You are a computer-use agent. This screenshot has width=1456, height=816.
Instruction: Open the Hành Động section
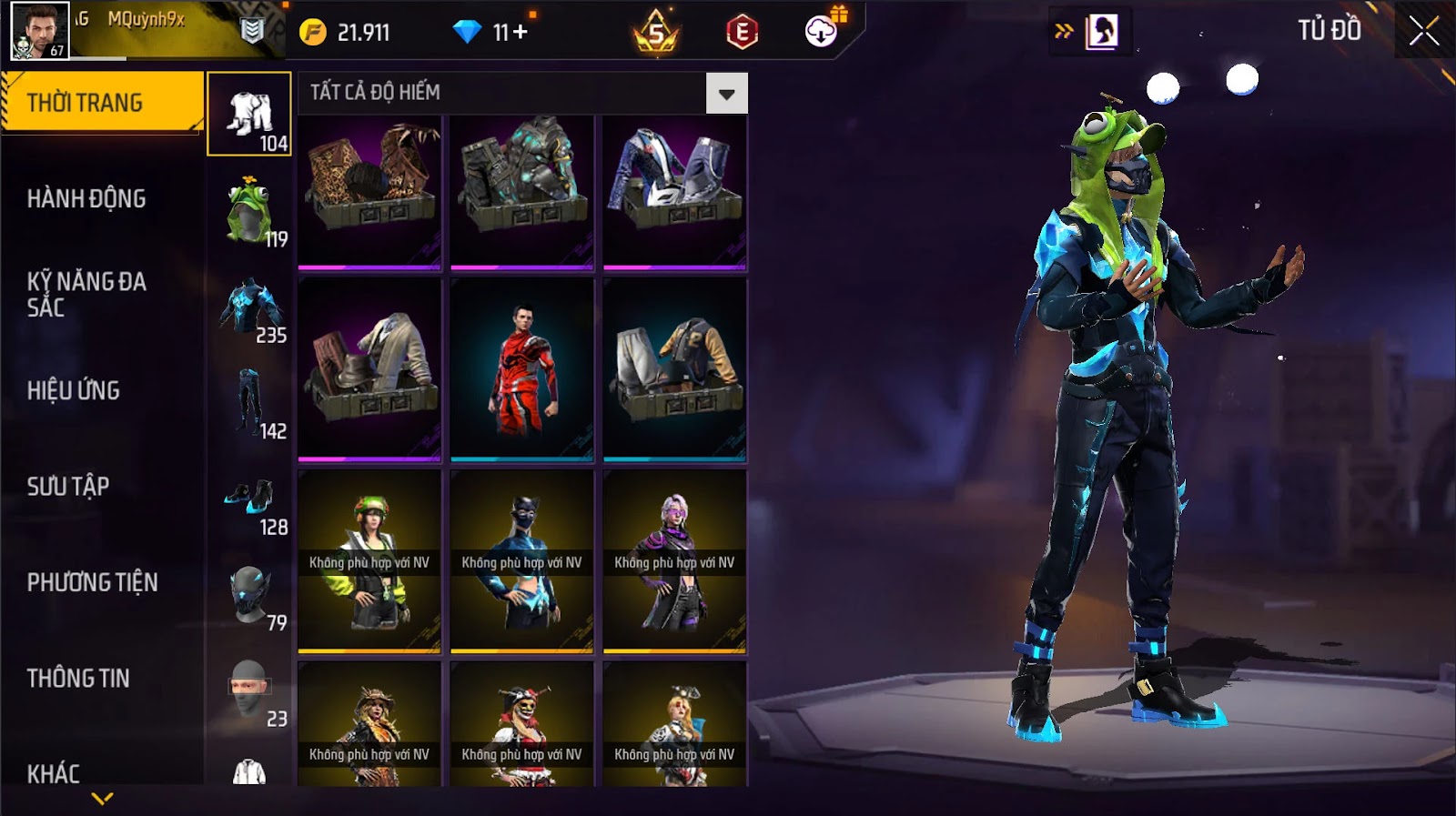click(86, 198)
